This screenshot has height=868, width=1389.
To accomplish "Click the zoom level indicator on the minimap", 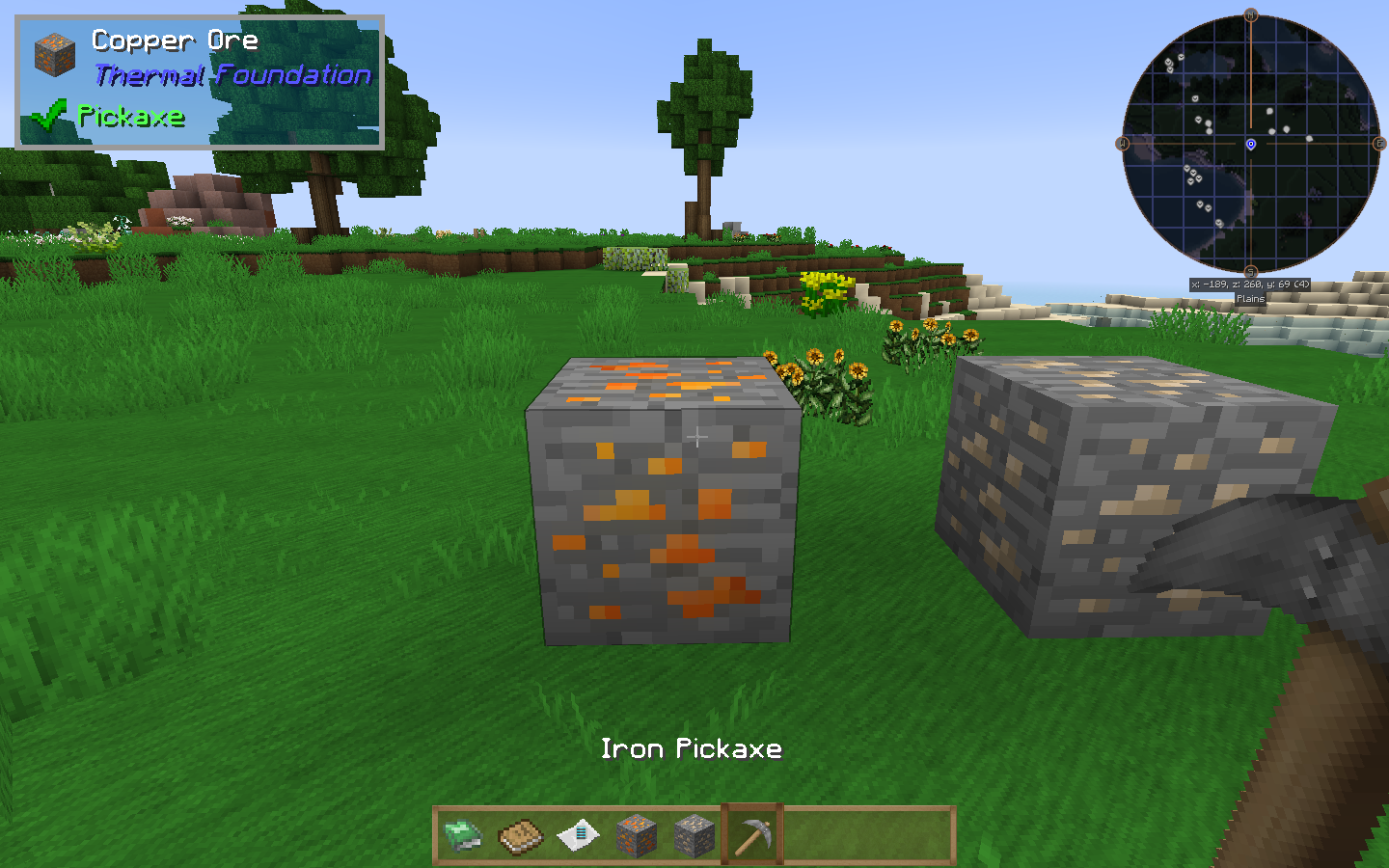I will [x=1304, y=284].
